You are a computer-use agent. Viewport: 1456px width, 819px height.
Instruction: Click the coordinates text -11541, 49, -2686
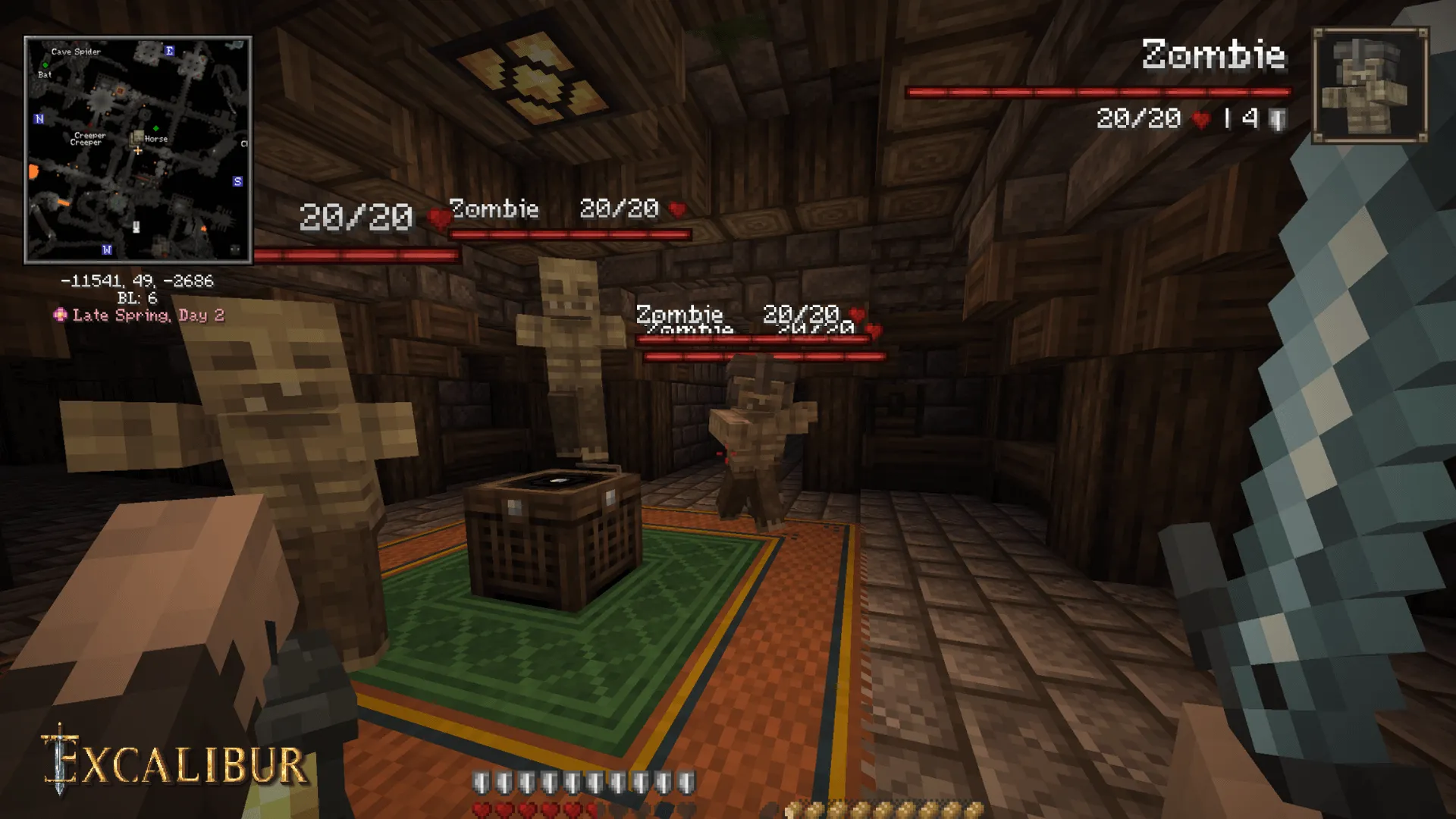139,281
